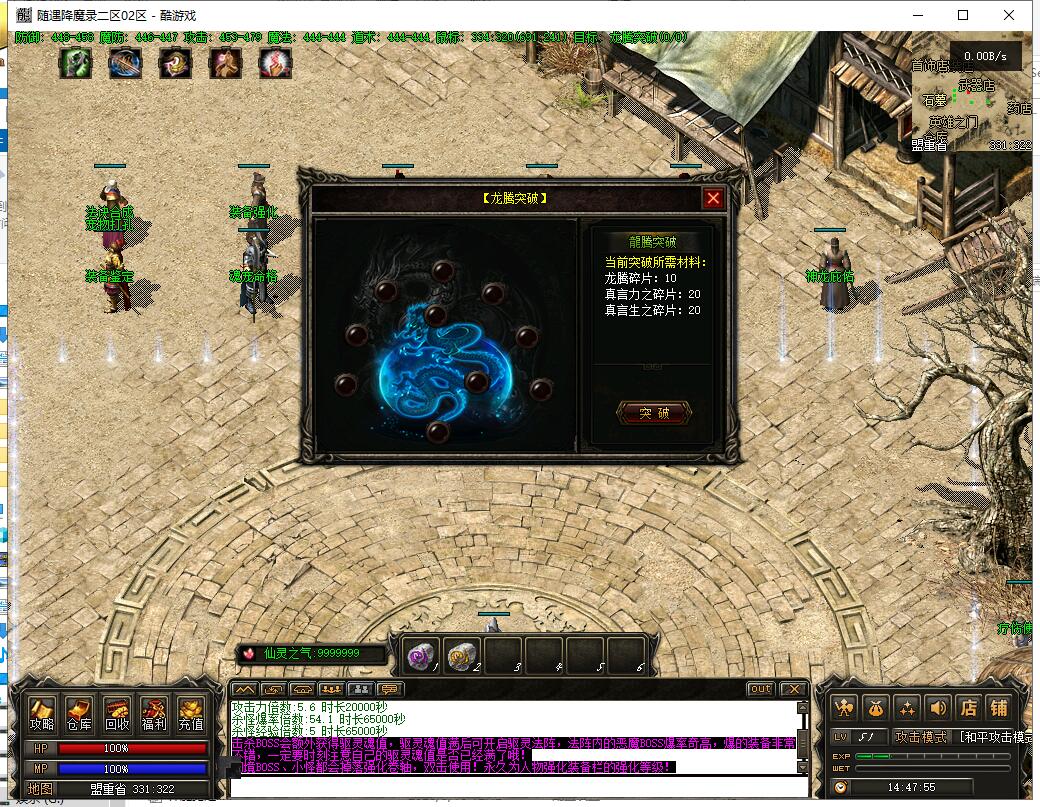Close the chat panel with the X button
The image size is (1040, 807).
tap(793, 689)
